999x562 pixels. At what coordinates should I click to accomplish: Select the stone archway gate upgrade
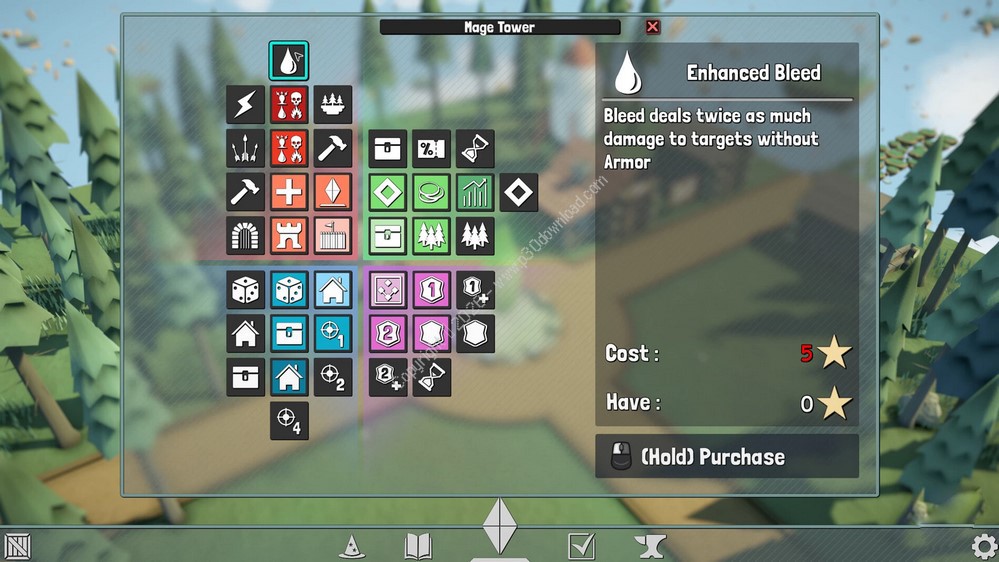coord(245,236)
